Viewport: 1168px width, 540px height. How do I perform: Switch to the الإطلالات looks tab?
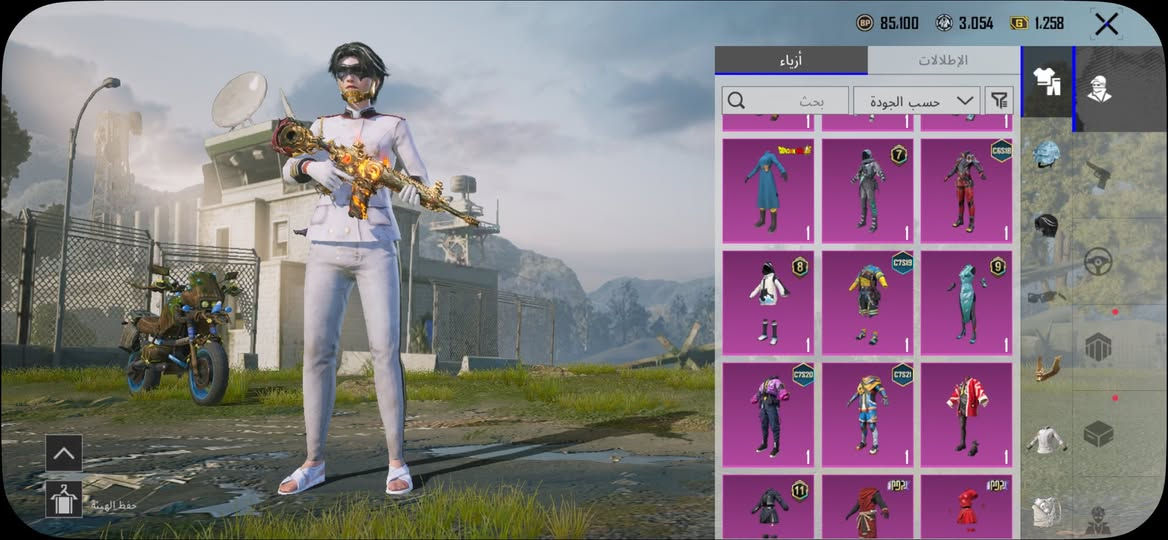tap(943, 60)
